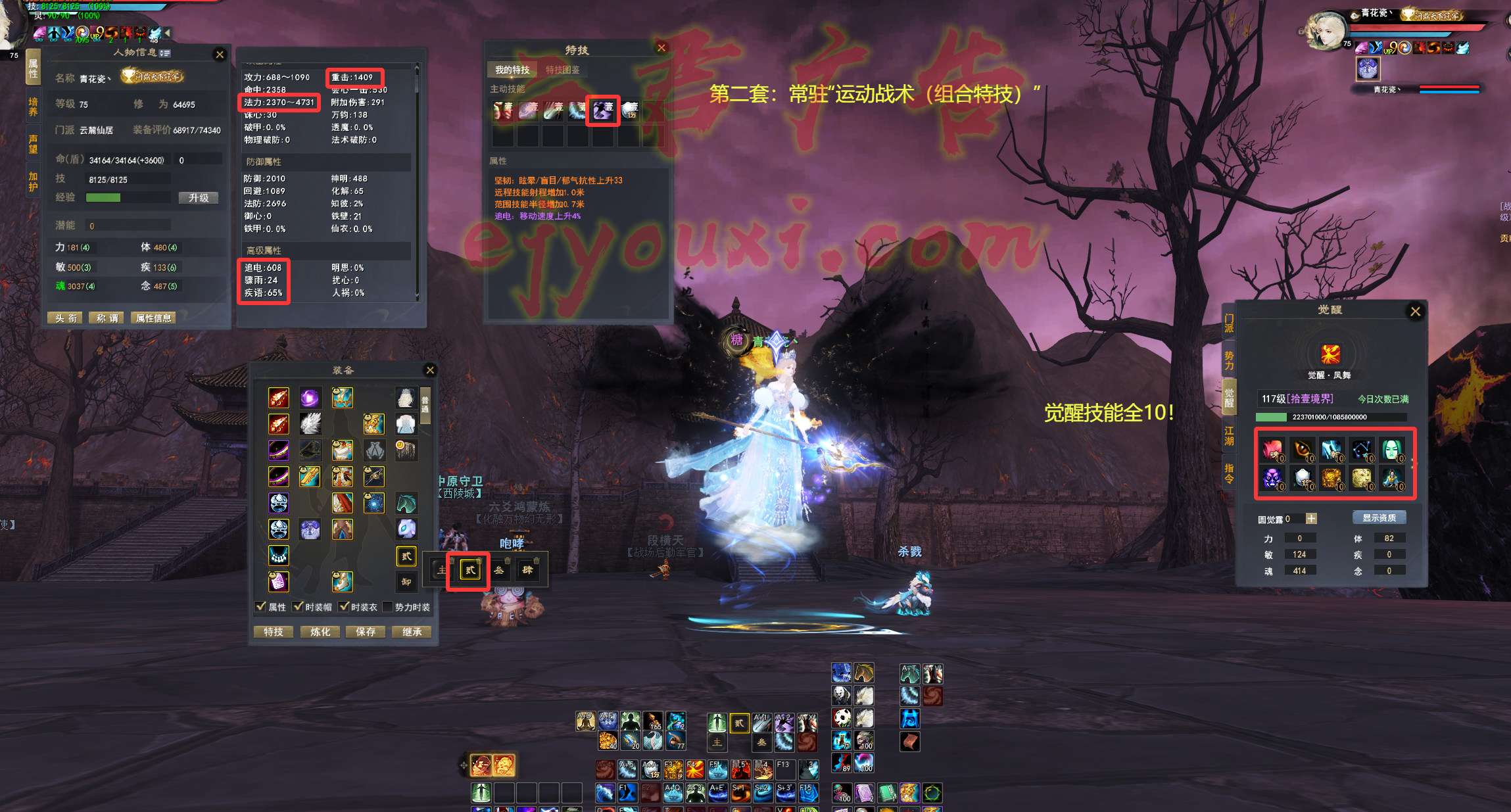Close the 装备 equipment panel
The width and height of the screenshot is (1511, 812).
(430, 370)
